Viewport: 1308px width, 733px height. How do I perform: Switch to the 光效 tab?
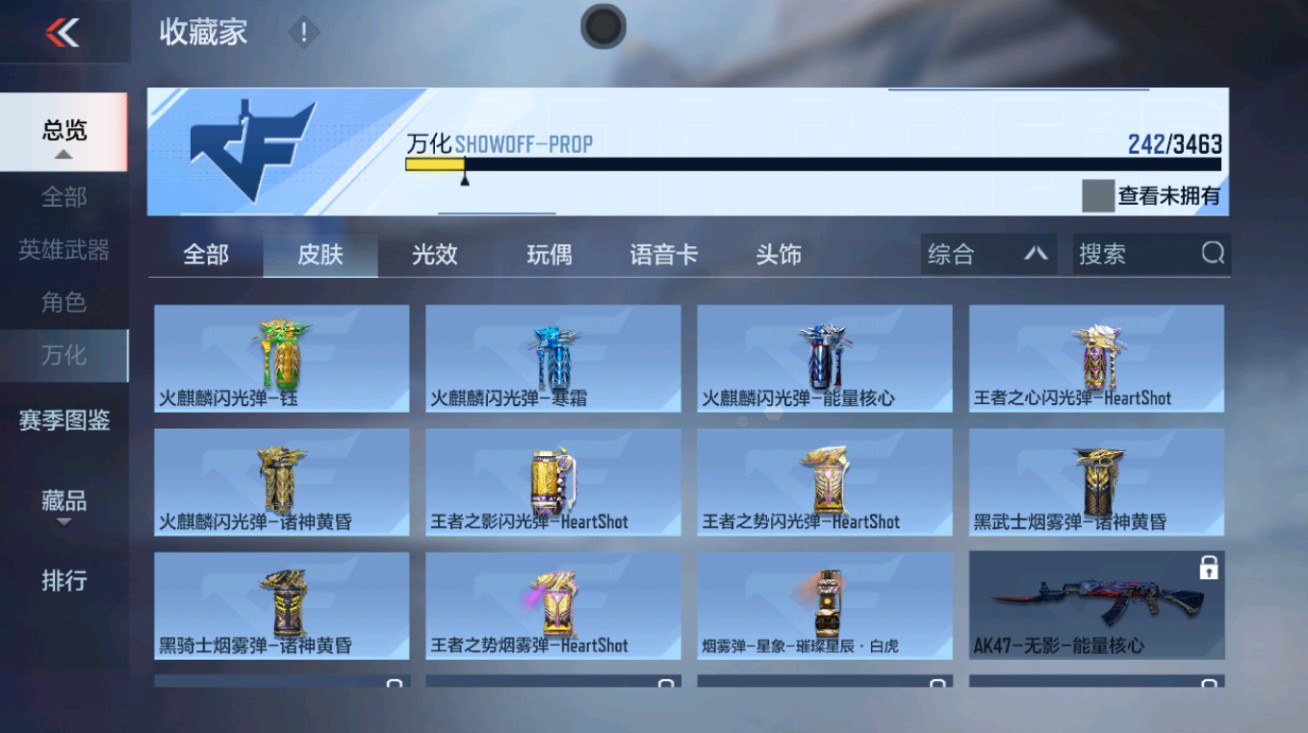[x=434, y=255]
